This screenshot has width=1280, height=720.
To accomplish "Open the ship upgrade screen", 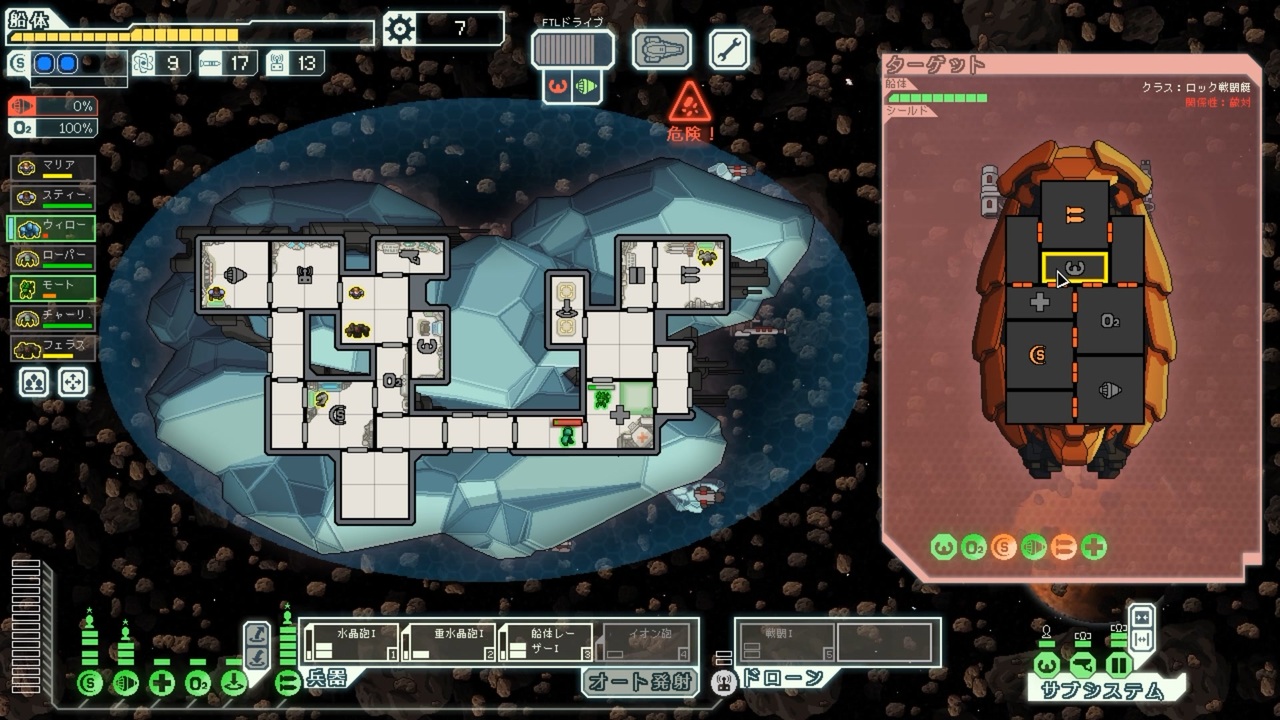I will click(661, 49).
